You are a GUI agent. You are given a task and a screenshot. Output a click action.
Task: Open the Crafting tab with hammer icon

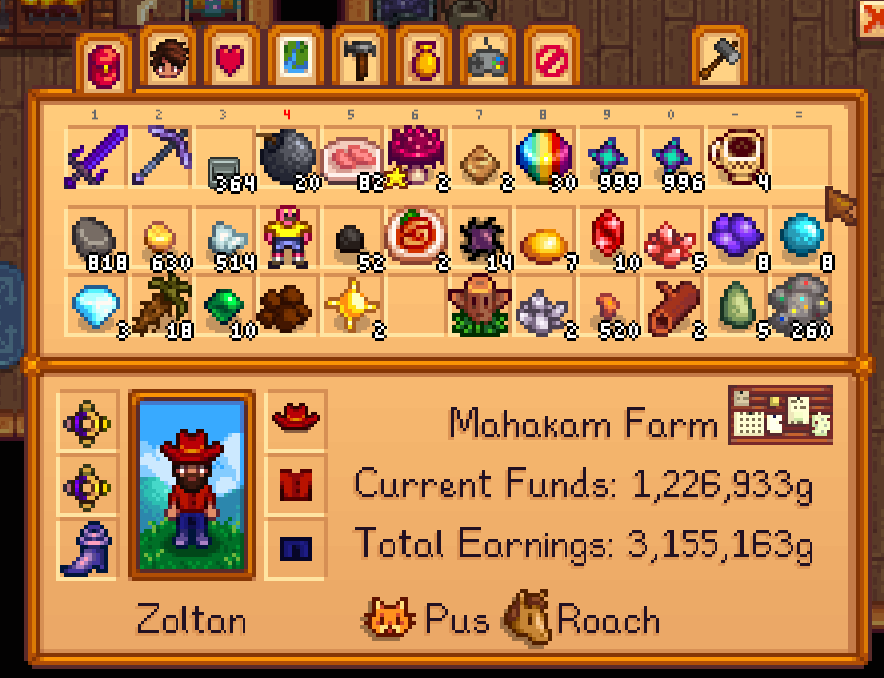358,62
